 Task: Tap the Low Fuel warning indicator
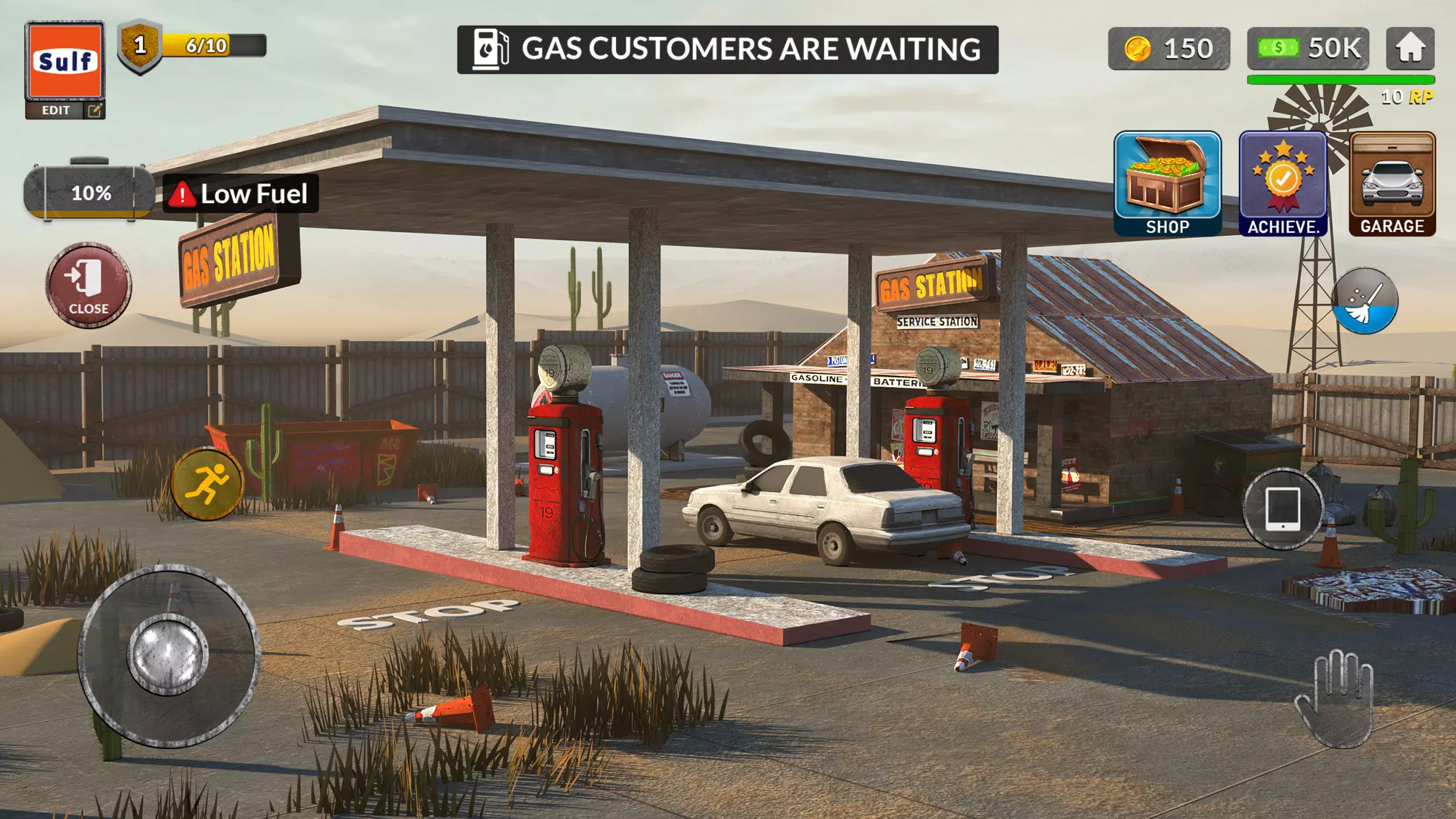pyautogui.click(x=242, y=194)
